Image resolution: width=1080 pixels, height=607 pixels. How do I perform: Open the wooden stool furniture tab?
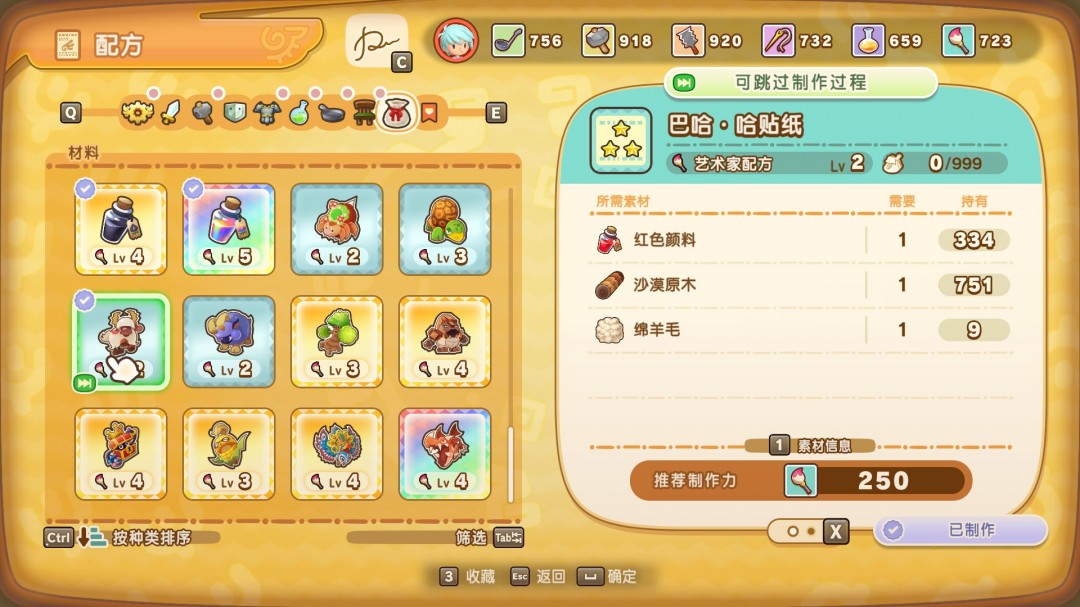point(362,113)
